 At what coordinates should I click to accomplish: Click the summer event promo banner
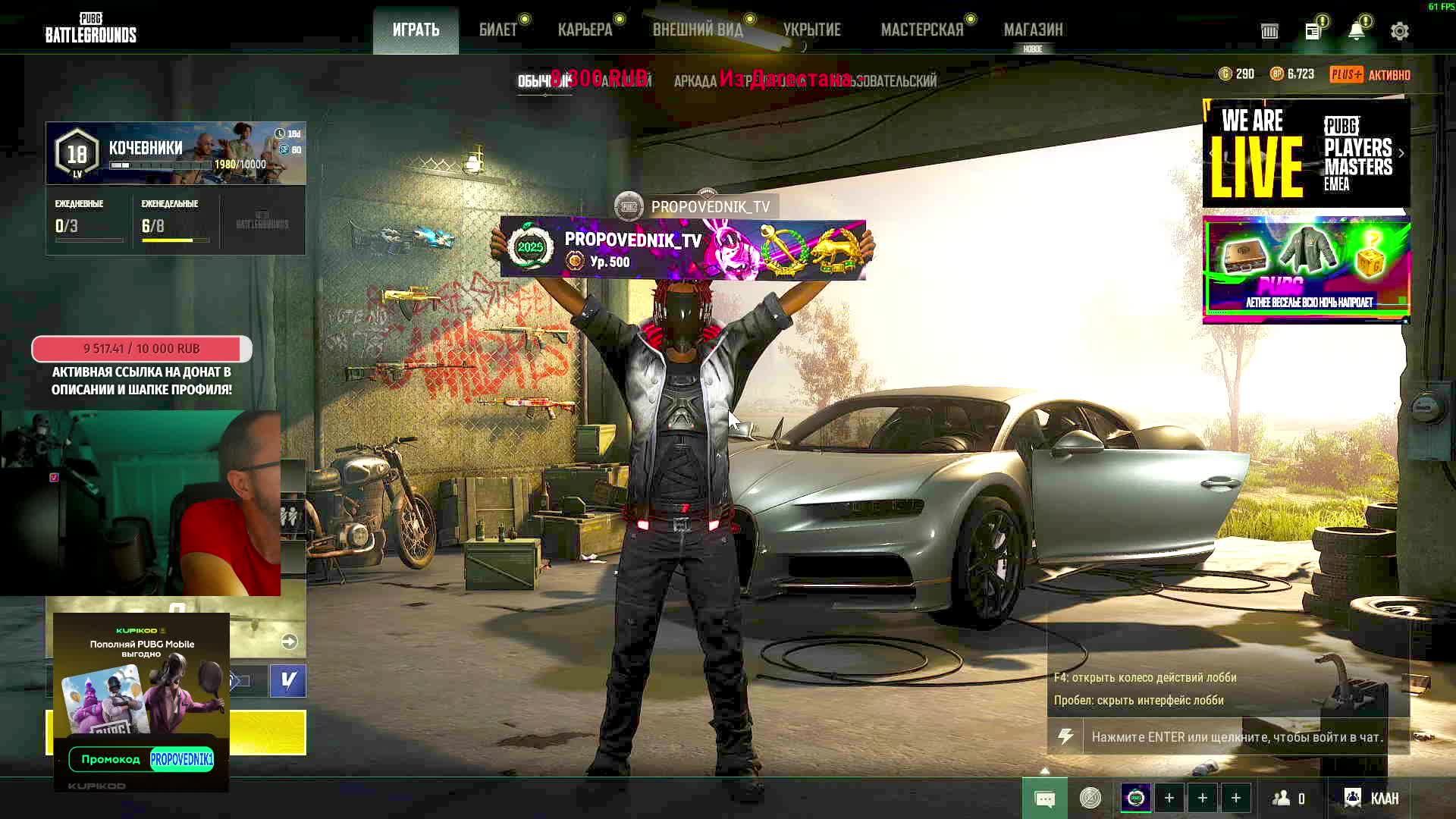point(1306,269)
